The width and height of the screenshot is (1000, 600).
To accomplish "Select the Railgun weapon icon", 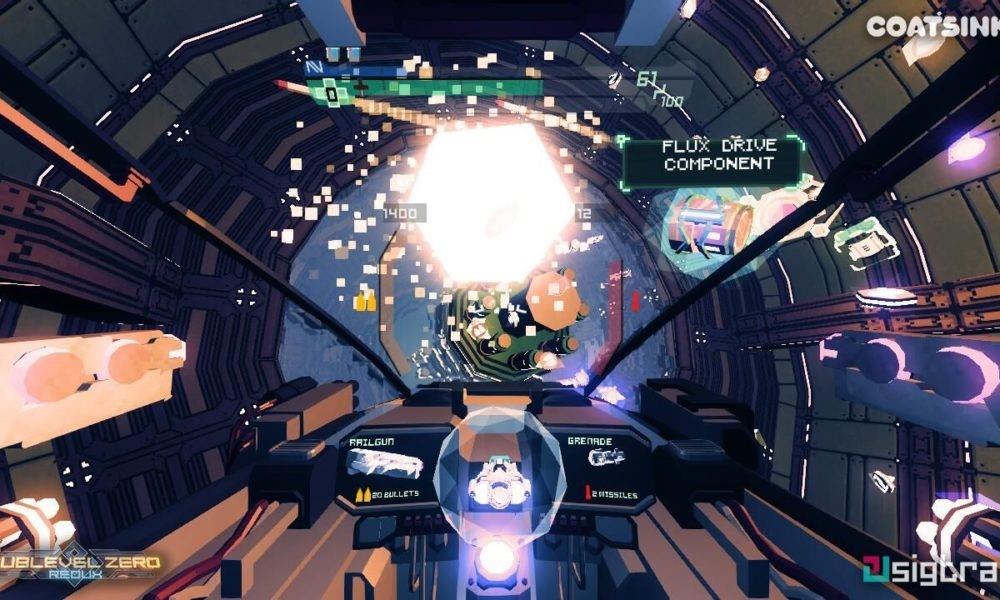I will click(381, 464).
